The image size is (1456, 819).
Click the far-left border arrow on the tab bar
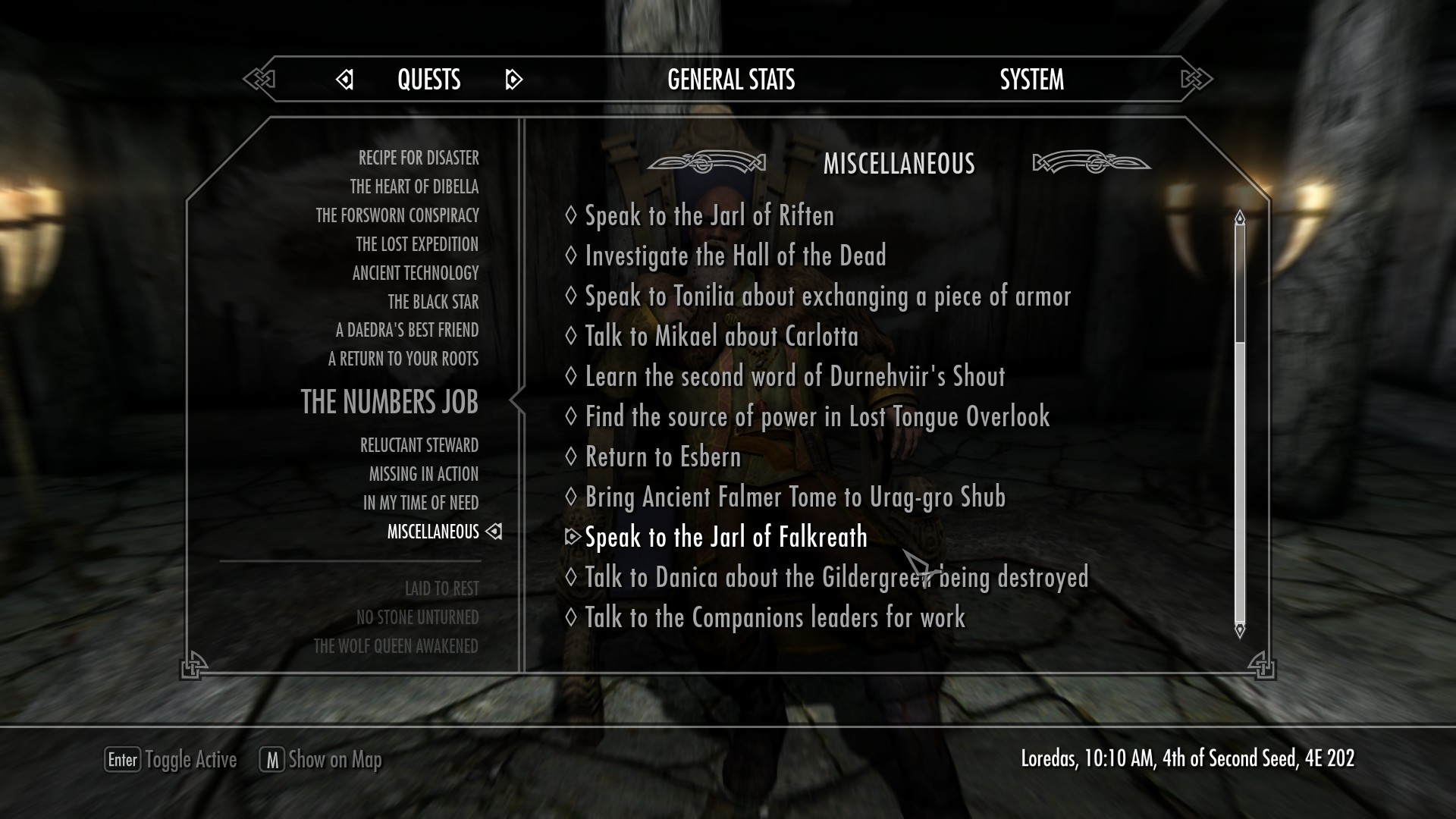pos(259,79)
